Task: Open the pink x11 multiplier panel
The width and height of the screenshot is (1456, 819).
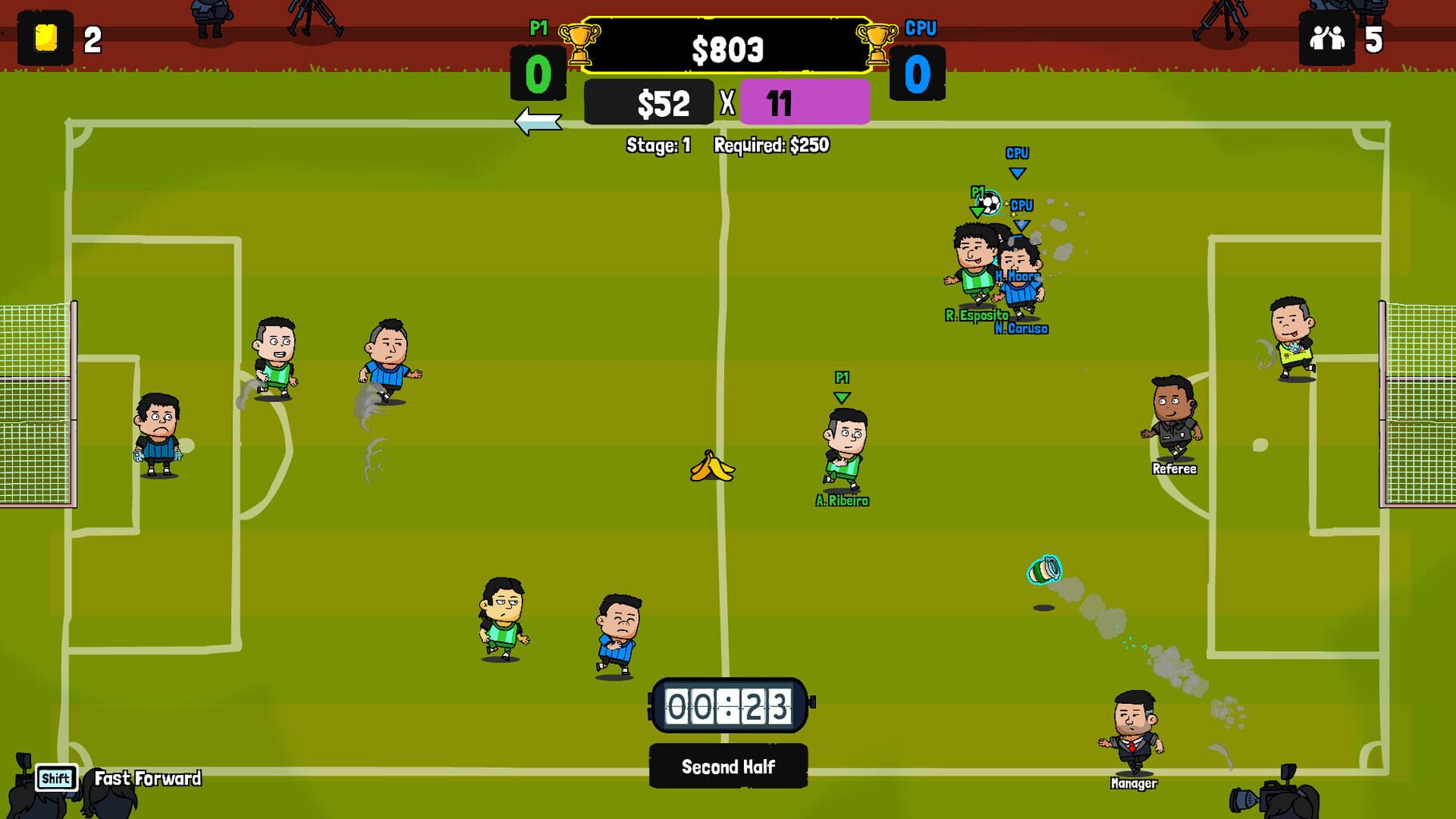Action: point(806,102)
